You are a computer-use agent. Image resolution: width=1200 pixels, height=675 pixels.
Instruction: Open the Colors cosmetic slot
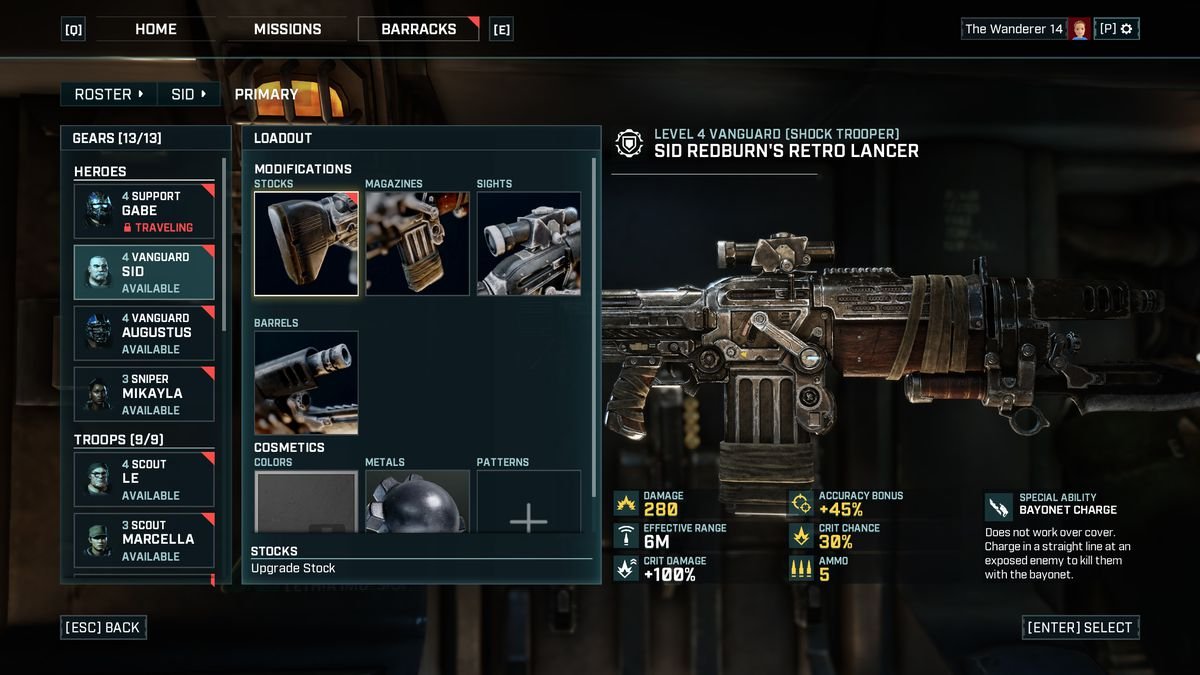306,502
